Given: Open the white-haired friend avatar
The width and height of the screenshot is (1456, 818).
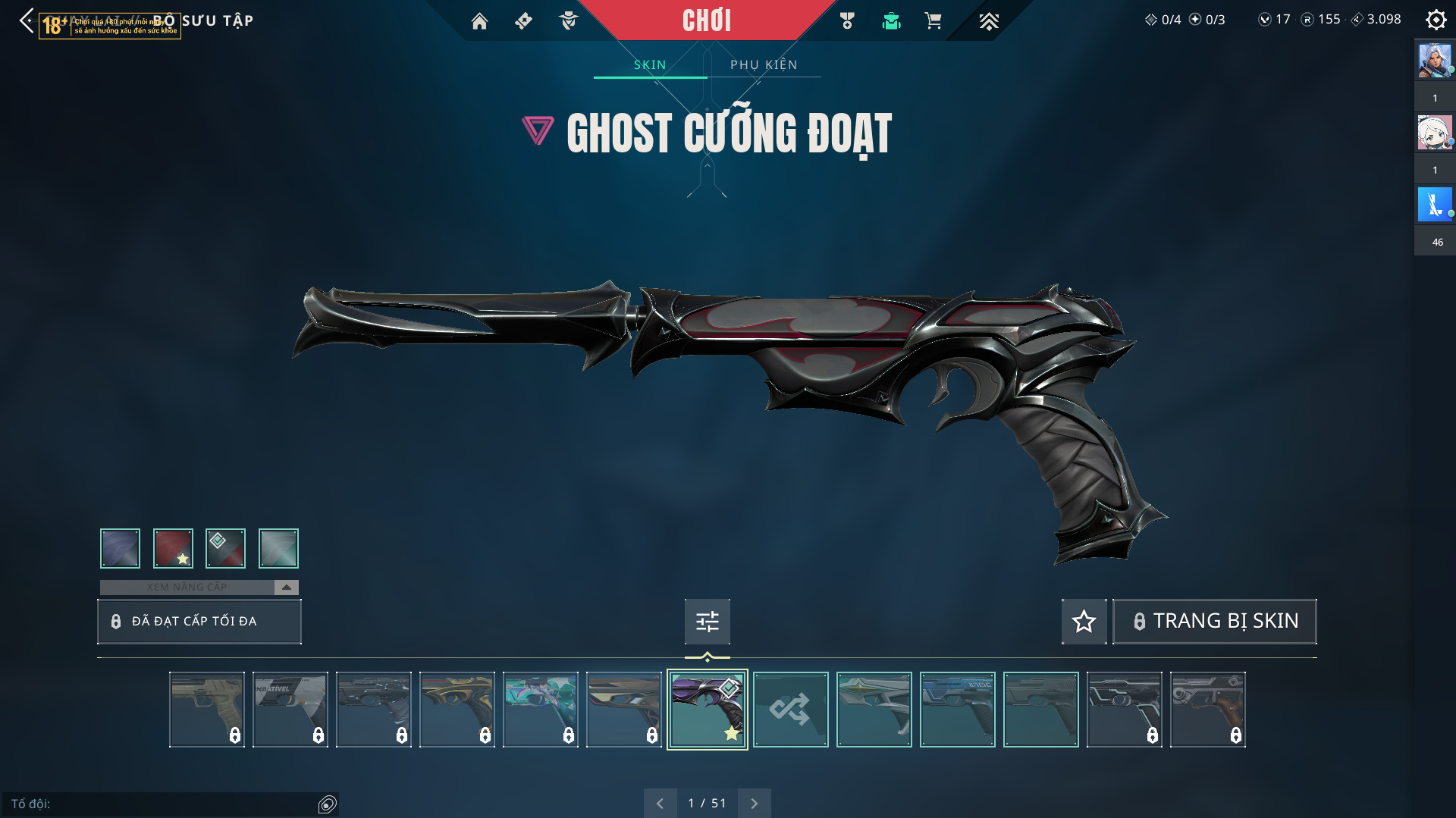Looking at the screenshot, I should pyautogui.click(x=1435, y=133).
